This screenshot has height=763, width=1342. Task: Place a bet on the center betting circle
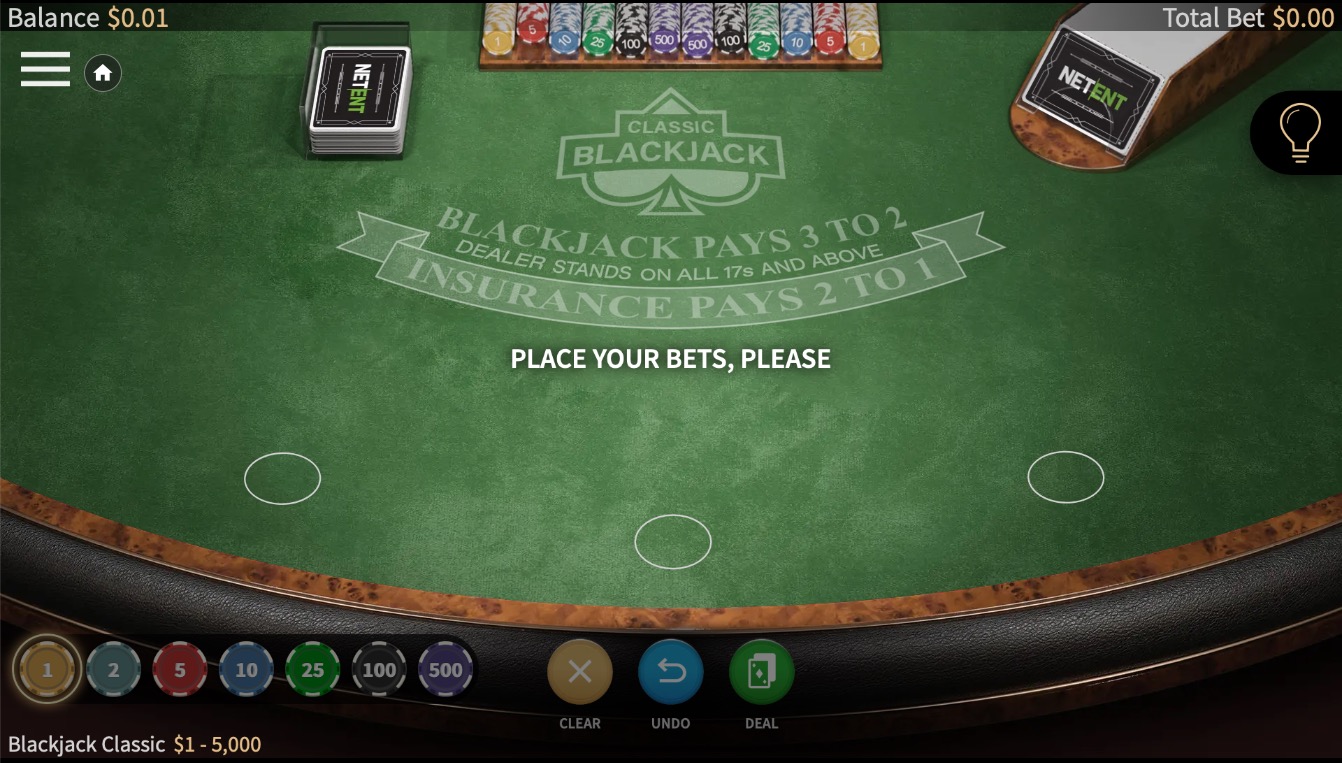click(673, 542)
